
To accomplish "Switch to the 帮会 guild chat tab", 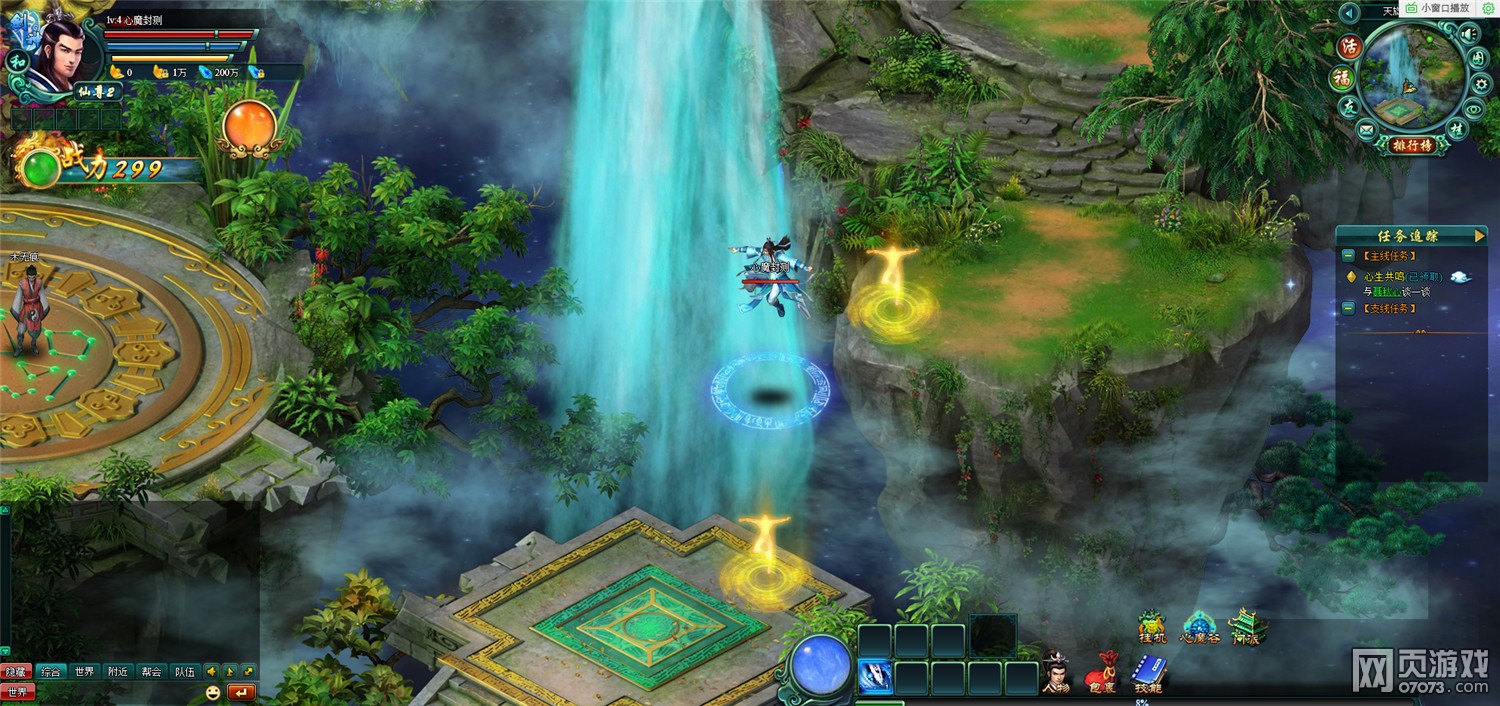I will pyautogui.click(x=151, y=671).
